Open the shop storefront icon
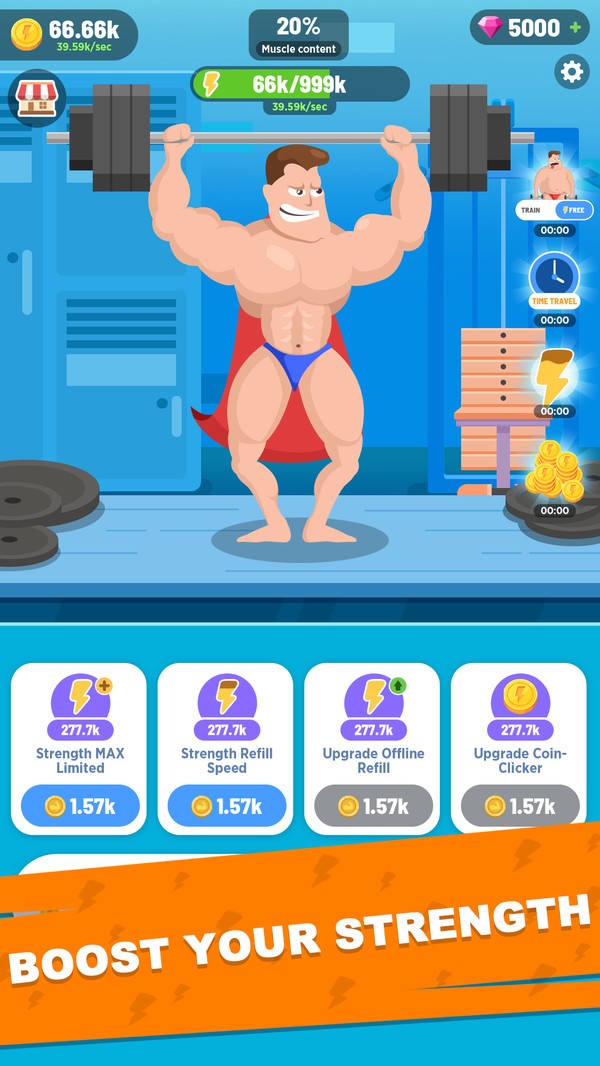600x1066 pixels. pyautogui.click(x=36, y=98)
